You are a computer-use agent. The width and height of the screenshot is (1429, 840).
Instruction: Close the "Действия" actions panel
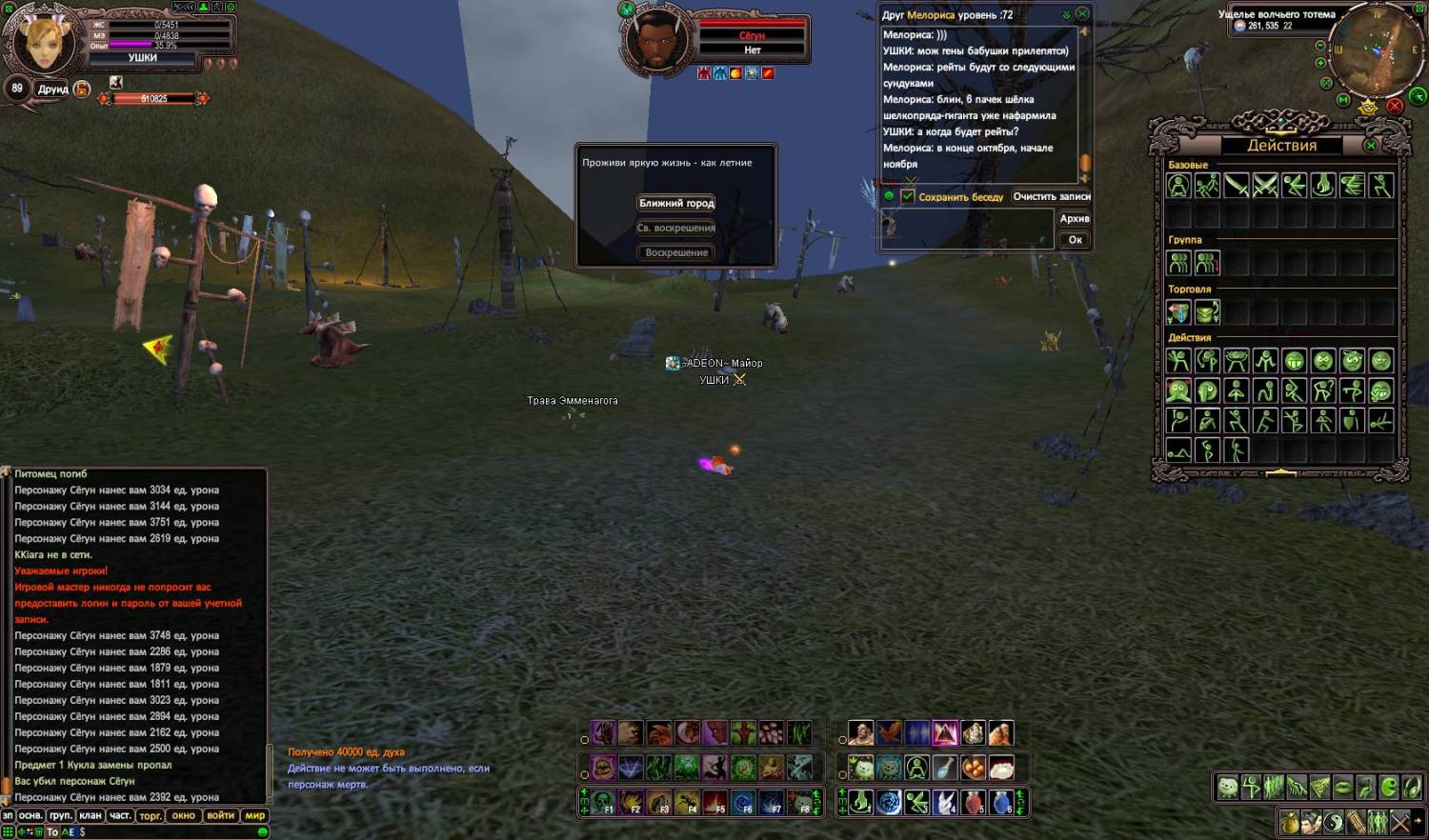click(x=1370, y=145)
